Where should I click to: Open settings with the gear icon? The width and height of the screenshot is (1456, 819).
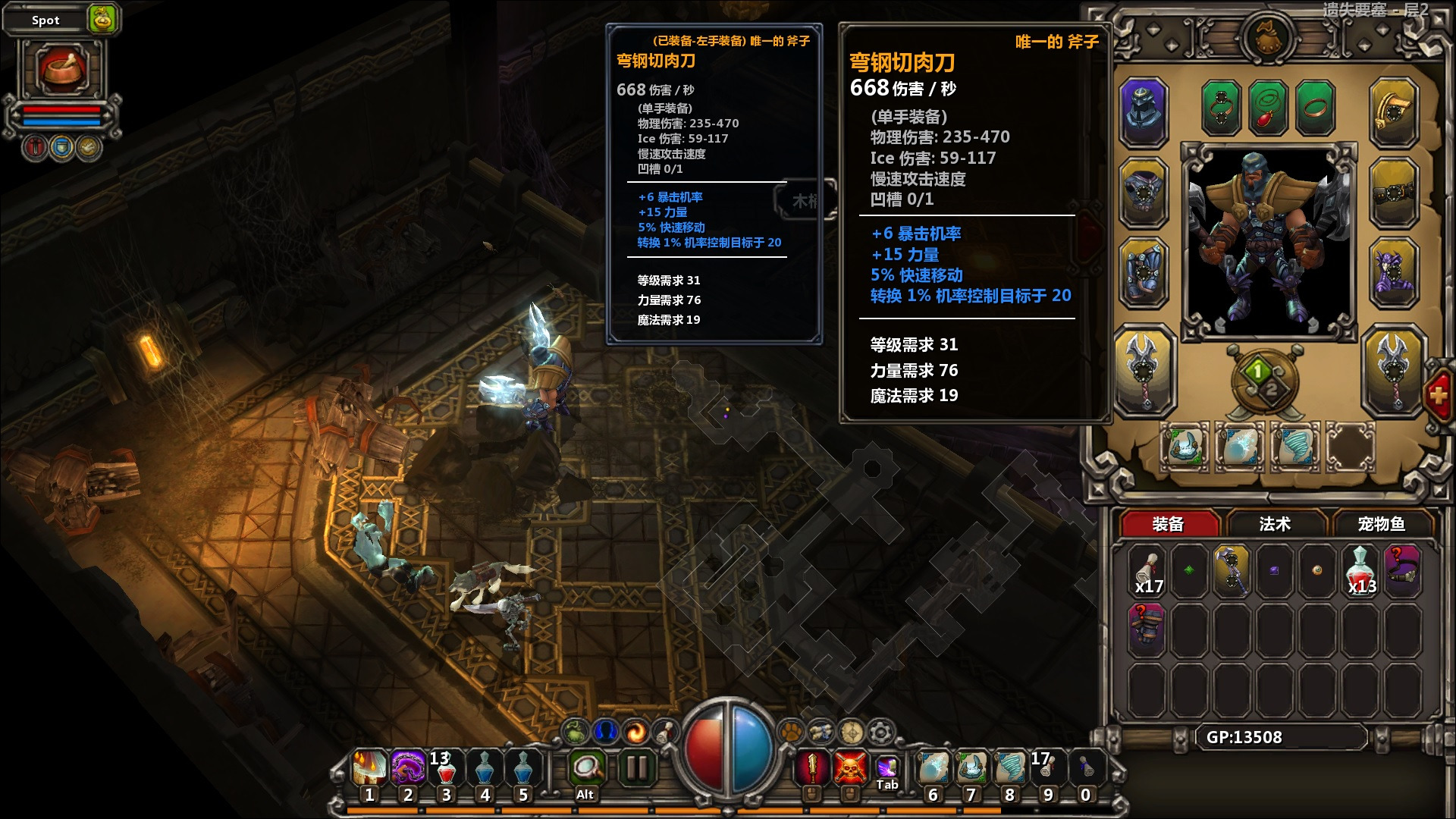click(880, 733)
